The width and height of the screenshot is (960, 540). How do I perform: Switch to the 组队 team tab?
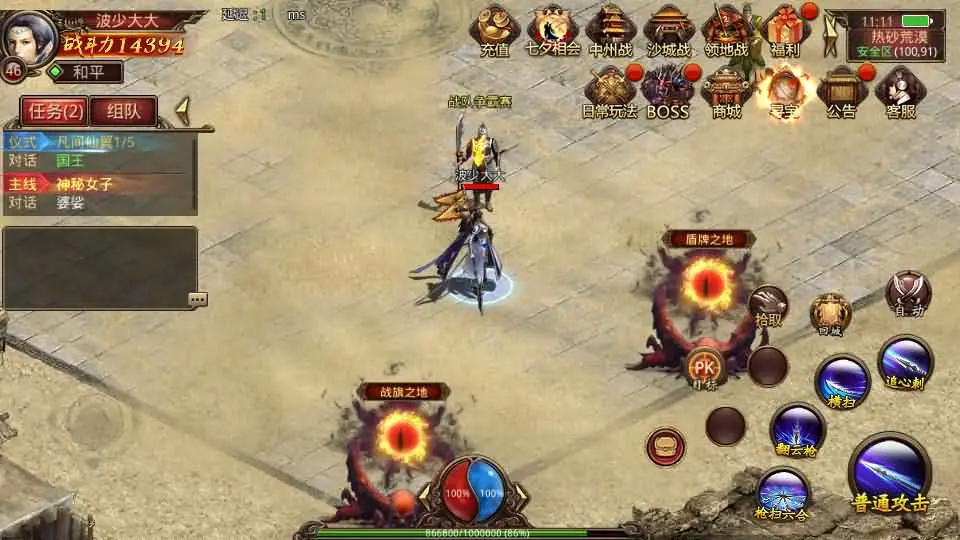coord(124,111)
